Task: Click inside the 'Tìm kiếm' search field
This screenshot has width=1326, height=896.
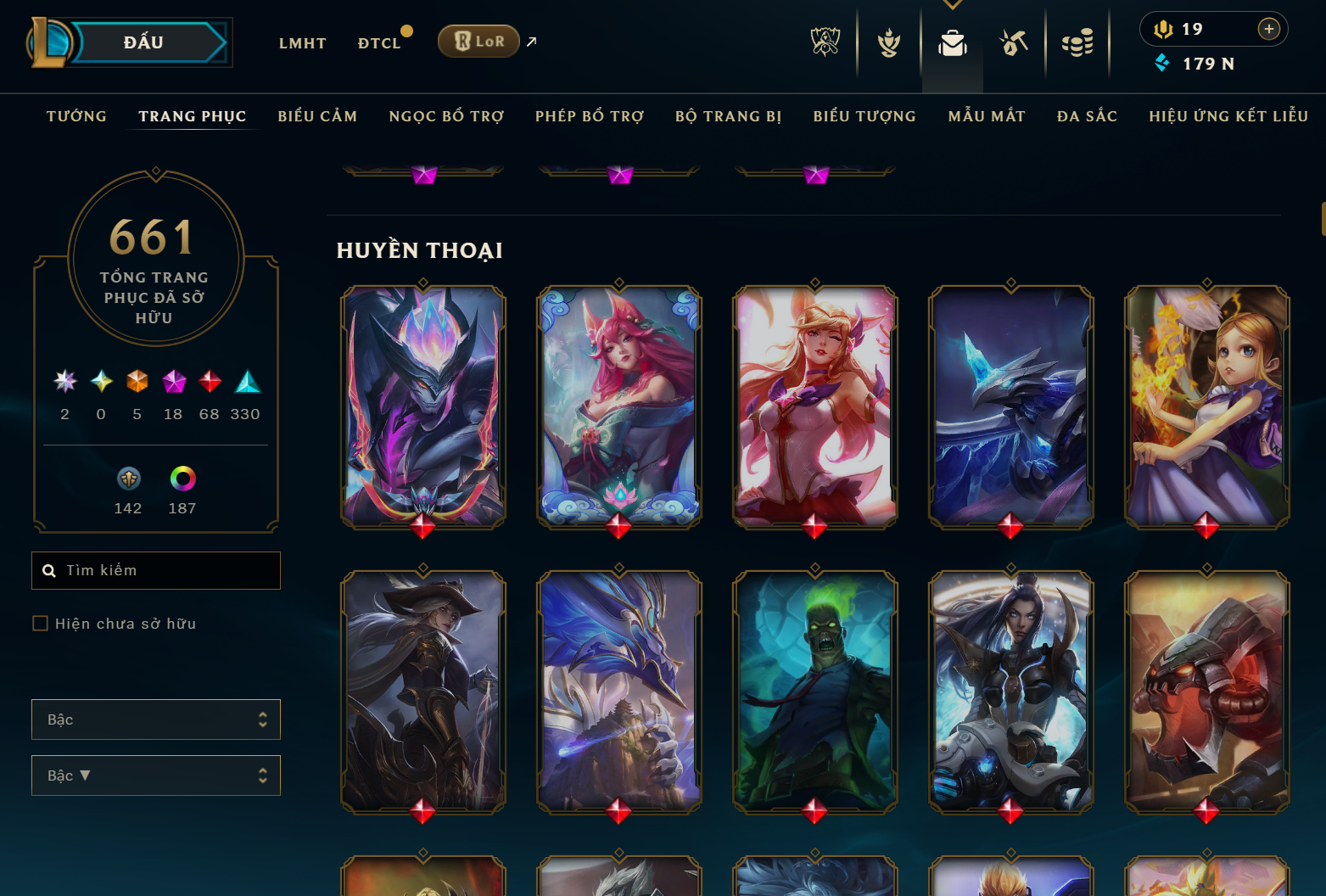Action: click(x=156, y=570)
